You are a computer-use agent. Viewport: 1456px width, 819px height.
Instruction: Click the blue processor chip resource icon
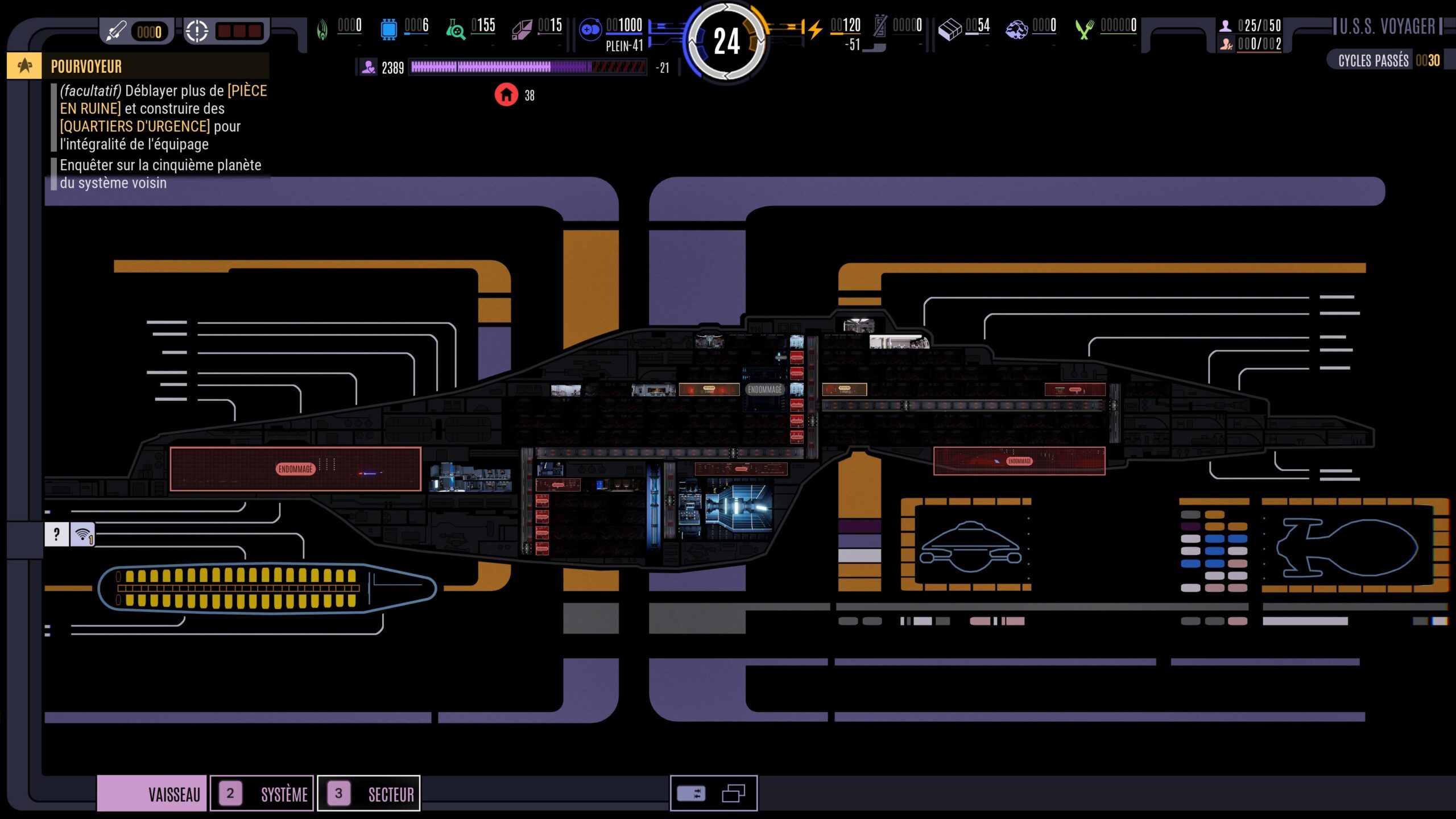pyautogui.click(x=388, y=28)
